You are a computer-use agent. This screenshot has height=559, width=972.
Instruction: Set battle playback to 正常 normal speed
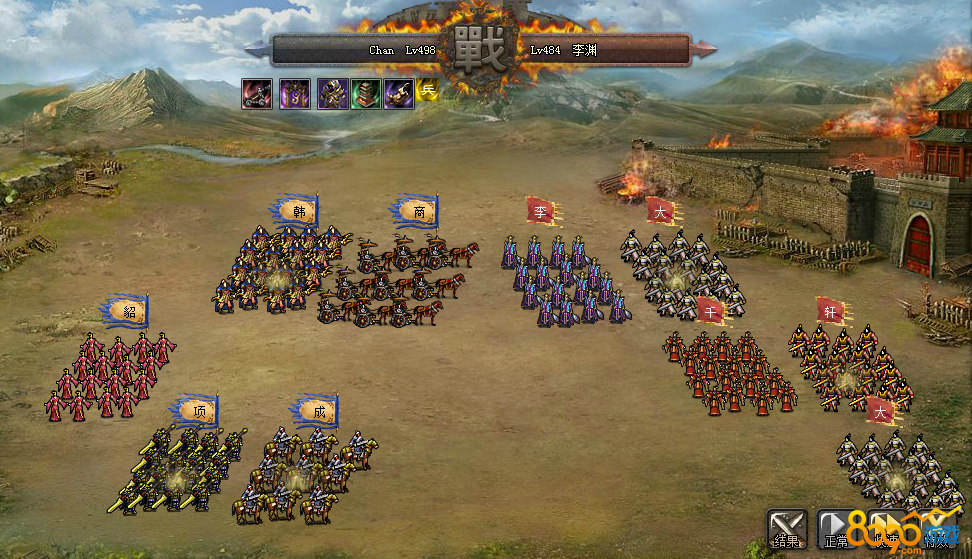pos(836,530)
